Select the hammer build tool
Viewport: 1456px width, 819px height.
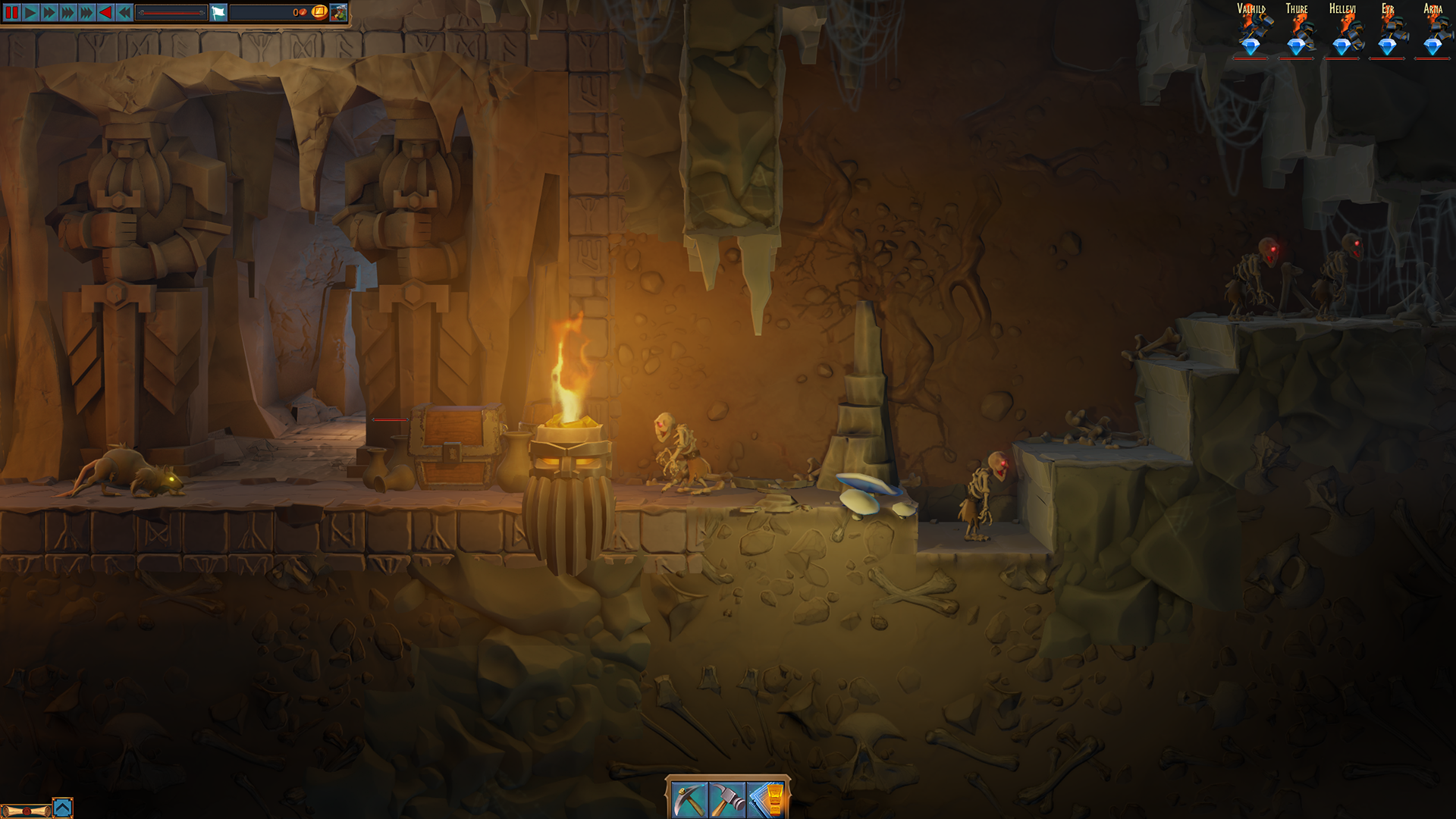pyautogui.click(x=728, y=801)
